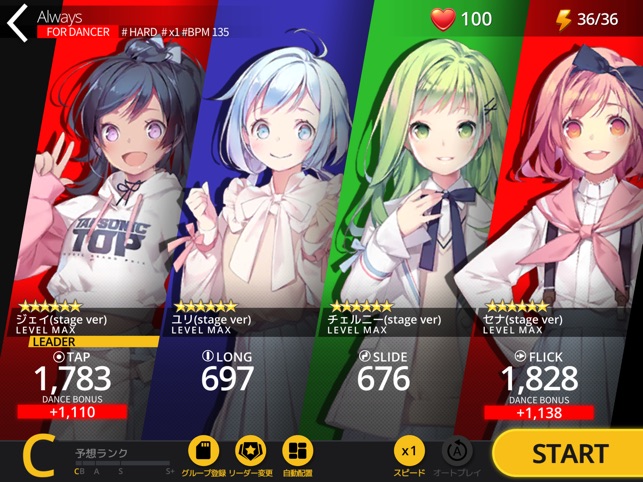Screen dimensions: 643x482
Task: Open the グループ登録 group registration
Action: pyautogui.click(x=203, y=452)
